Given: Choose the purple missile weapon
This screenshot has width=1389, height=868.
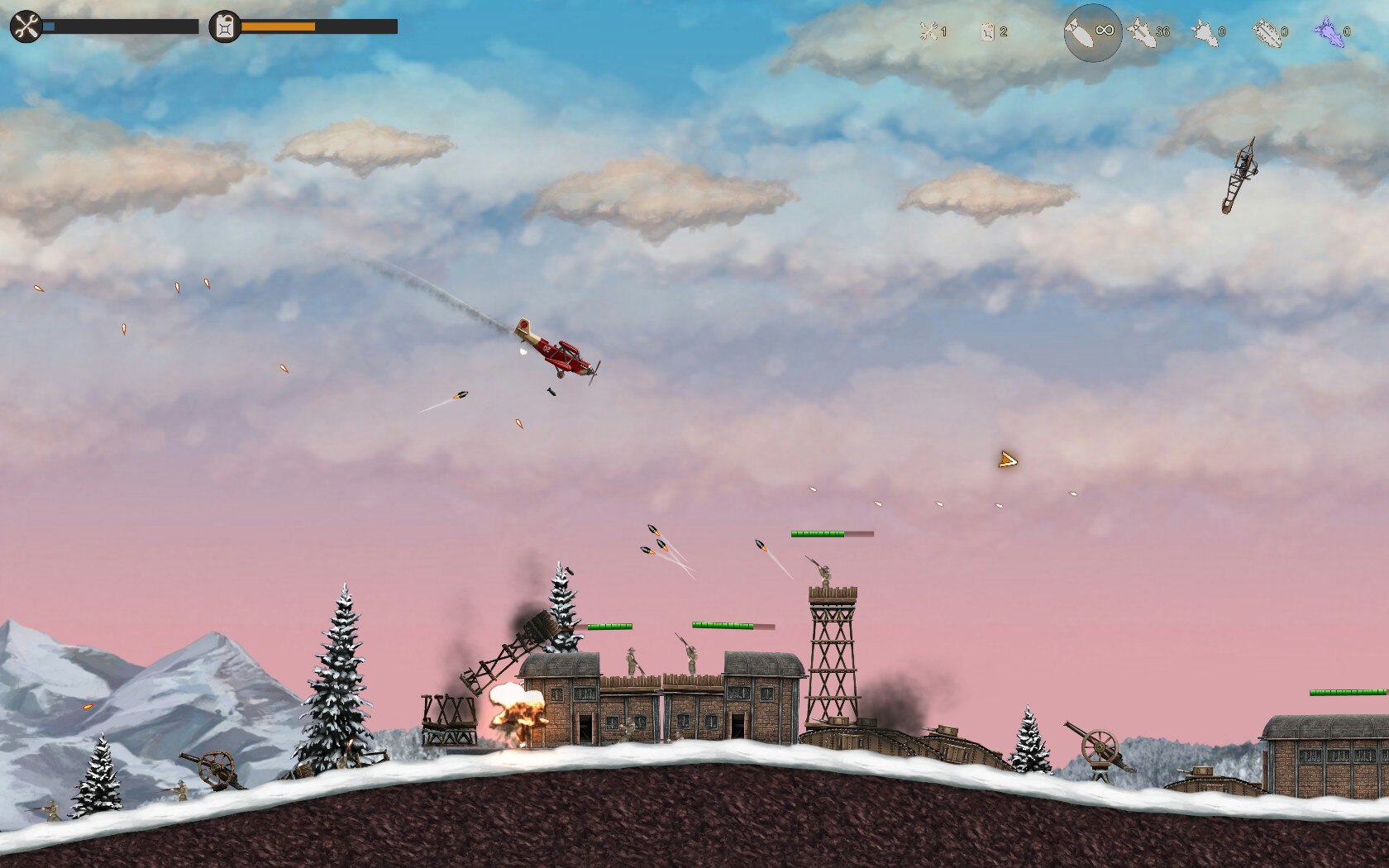Looking at the screenshot, I should pos(1328,32).
